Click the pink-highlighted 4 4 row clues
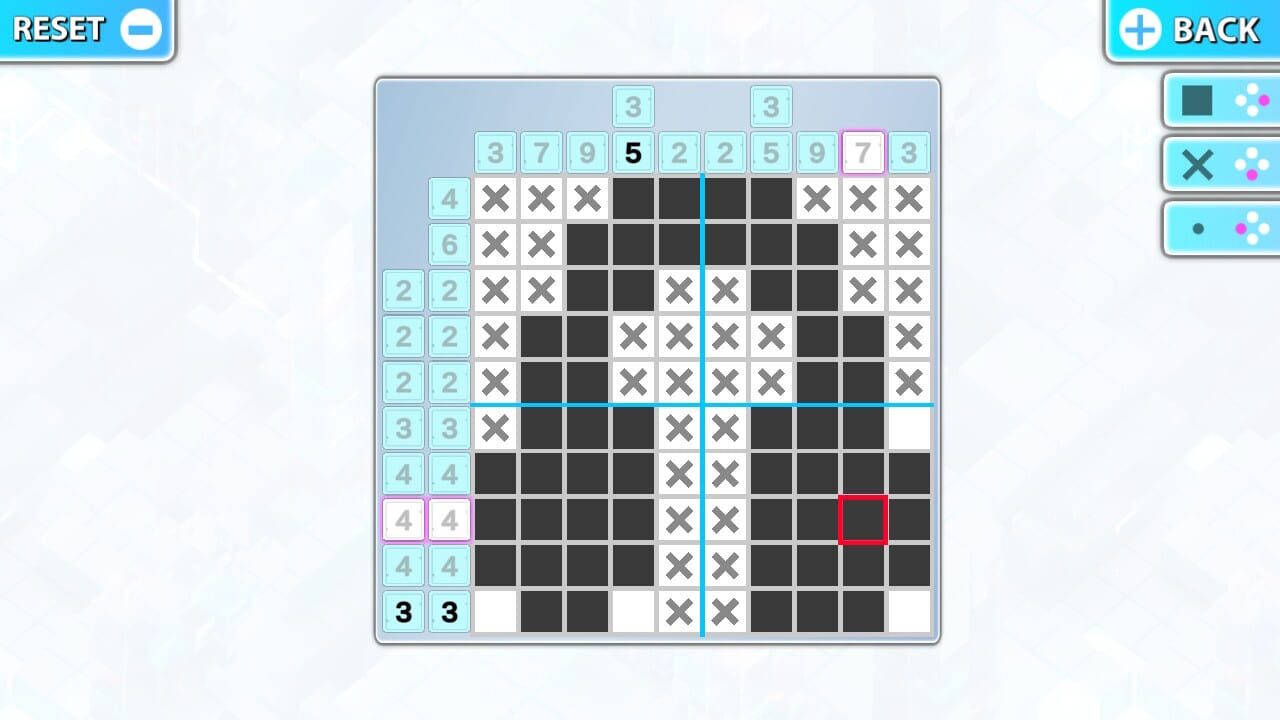1280x720 pixels. [x=426, y=518]
